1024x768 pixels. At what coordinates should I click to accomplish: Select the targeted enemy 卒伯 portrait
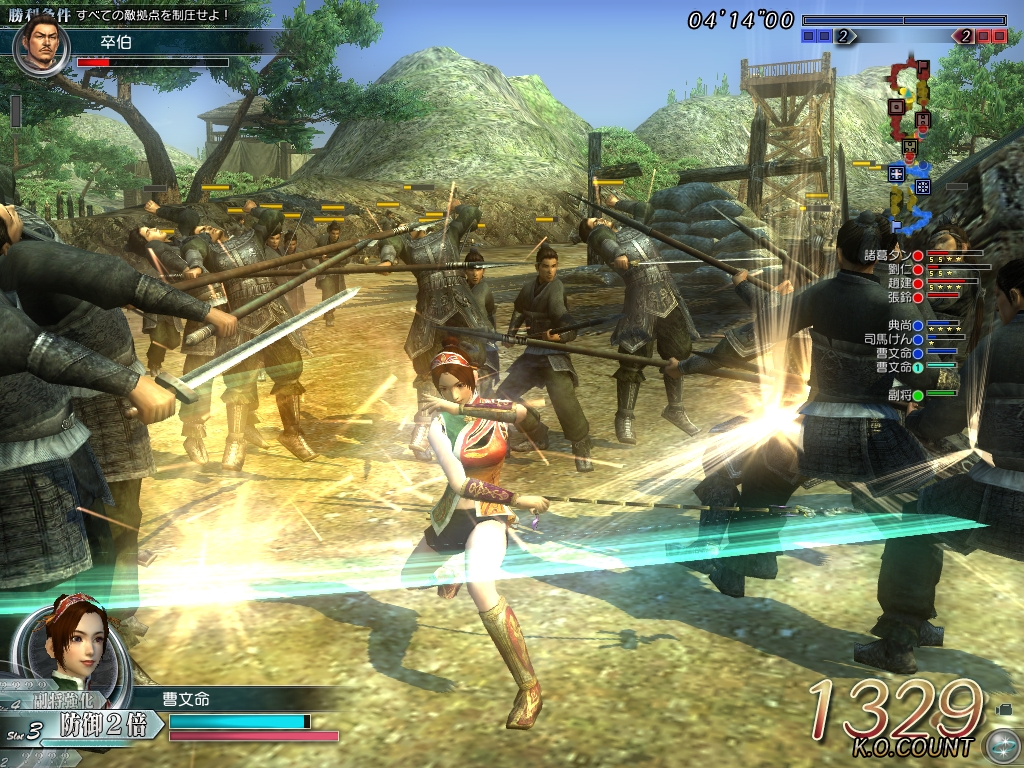[42, 44]
